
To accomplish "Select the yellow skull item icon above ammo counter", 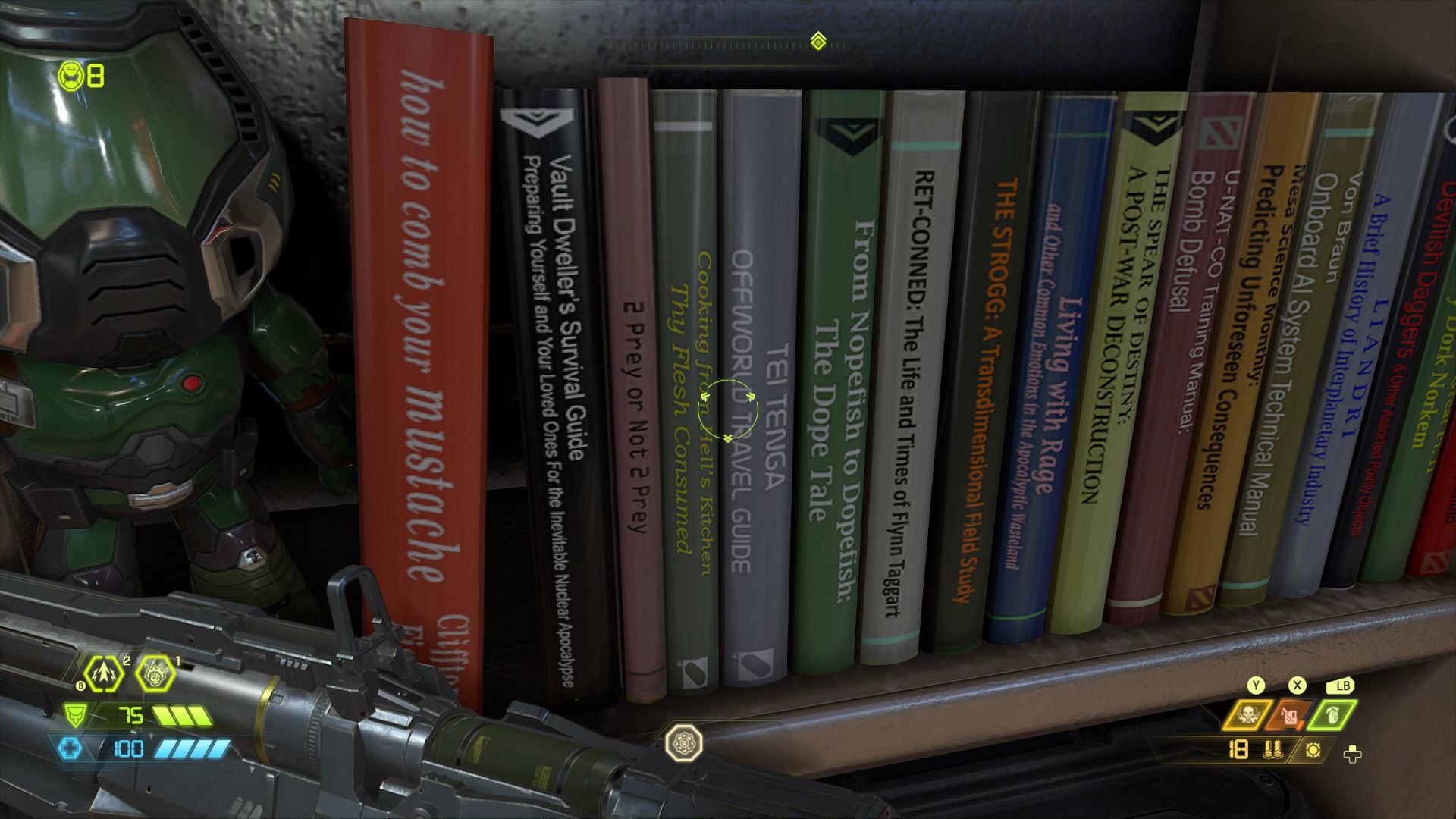I will (1248, 716).
